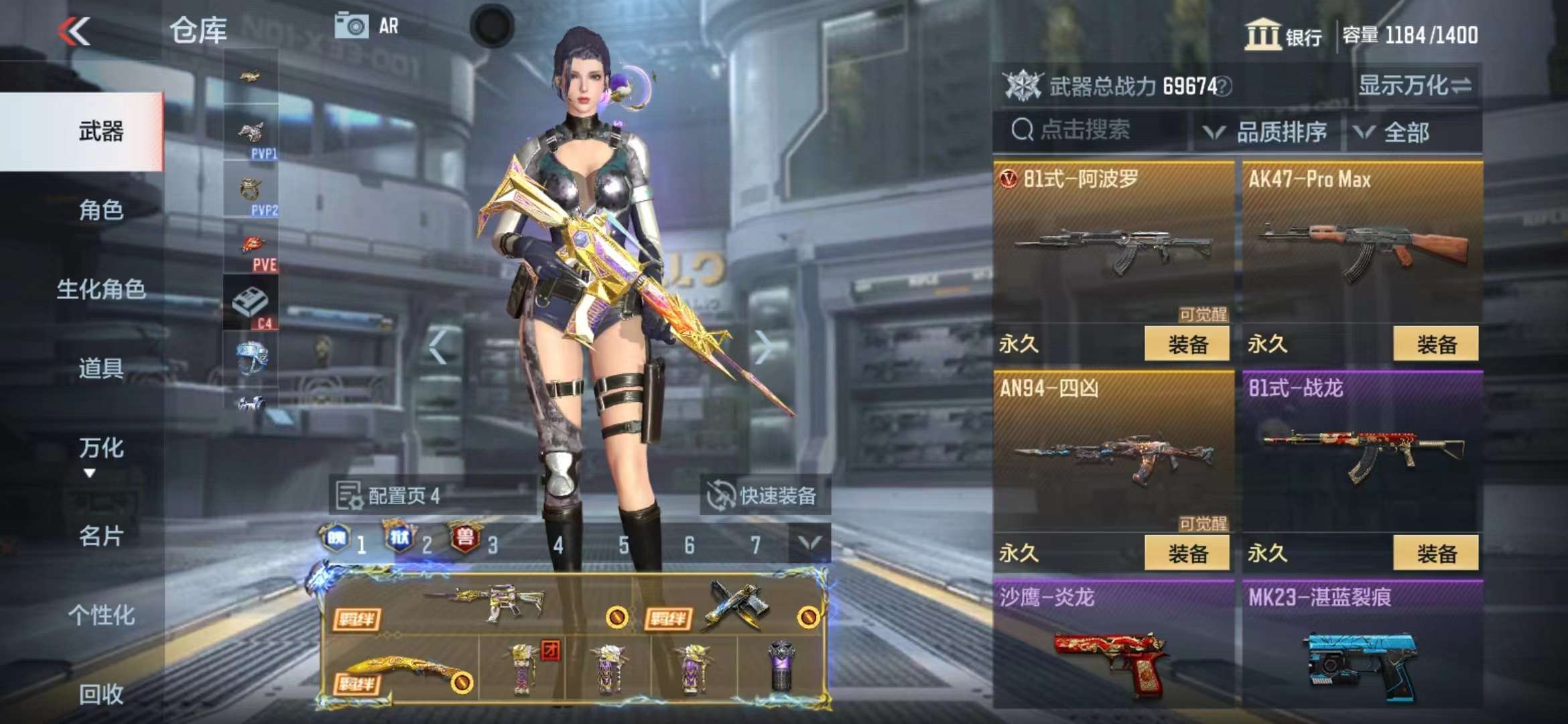Open the 银行 bank
The height and width of the screenshot is (724, 1568).
1283,35
